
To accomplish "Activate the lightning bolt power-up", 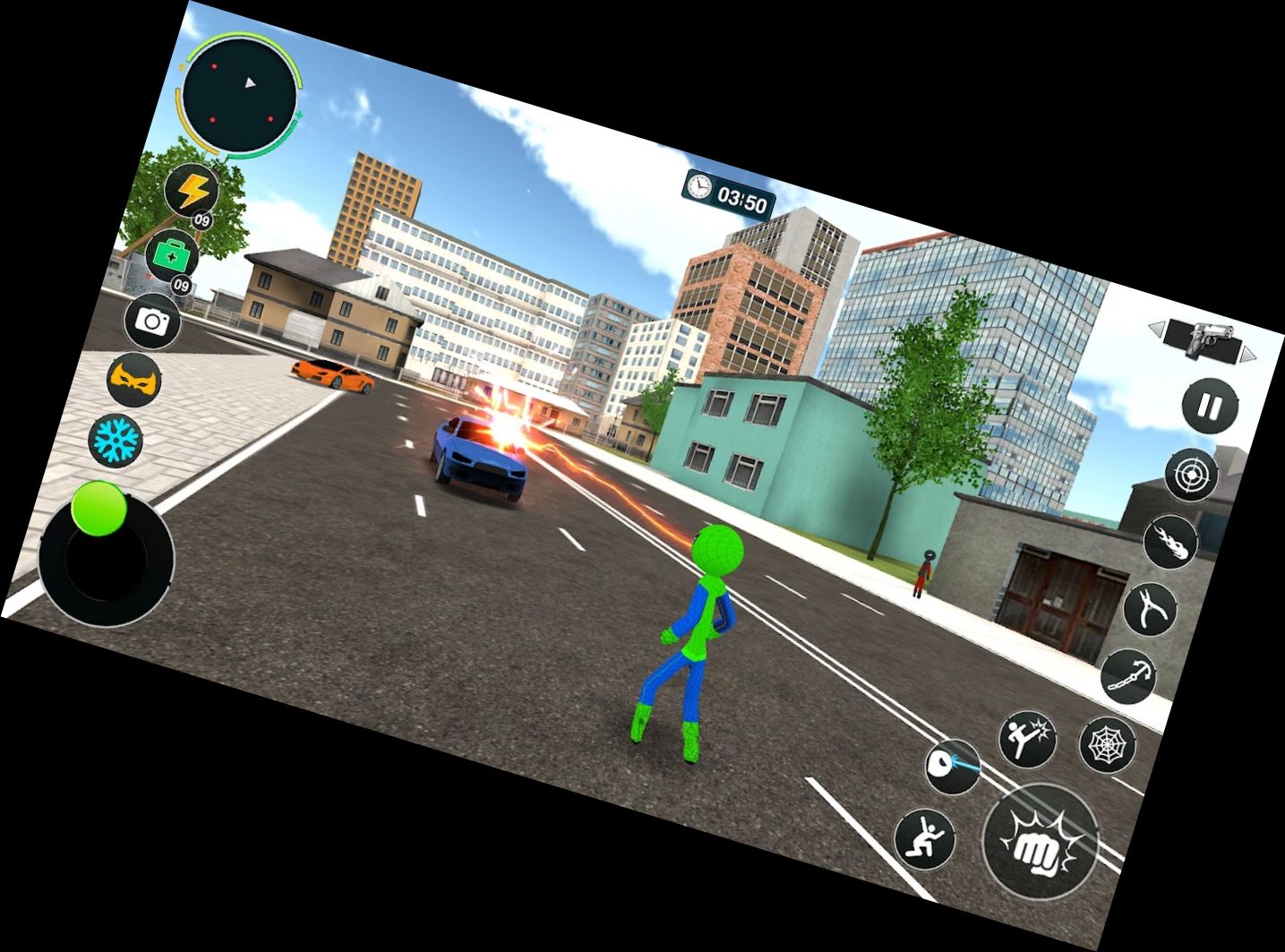I will pyautogui.click(x=193, y=191).
